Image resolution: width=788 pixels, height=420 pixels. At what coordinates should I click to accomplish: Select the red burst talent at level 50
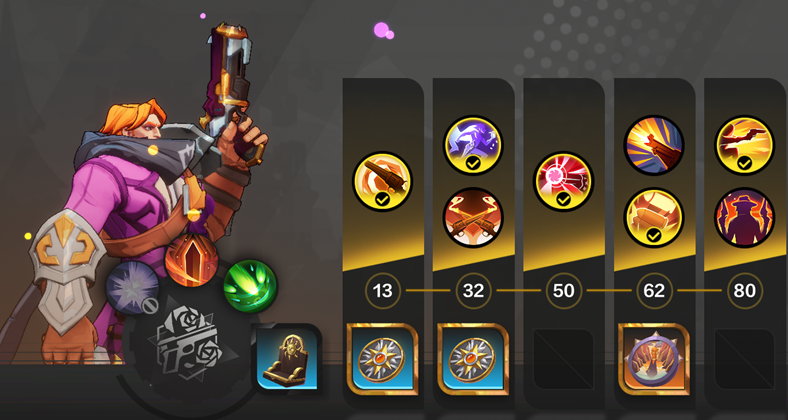[564, 182]
